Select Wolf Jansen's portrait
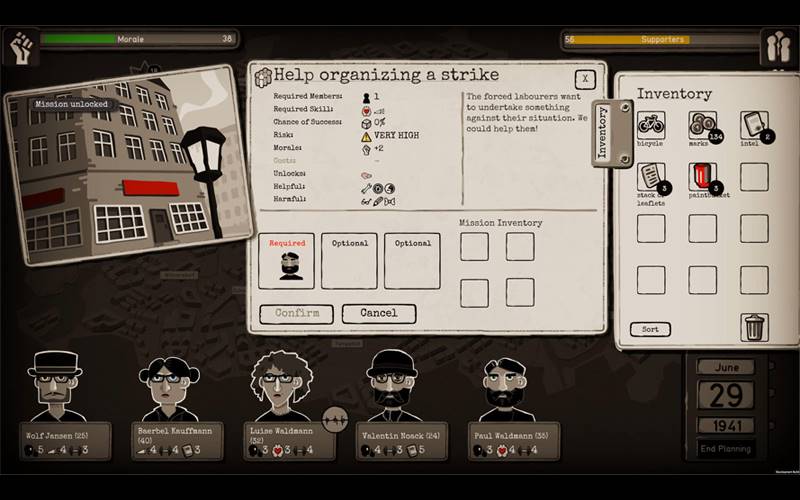This screenshot has height=500, width=800. (56, 386)
